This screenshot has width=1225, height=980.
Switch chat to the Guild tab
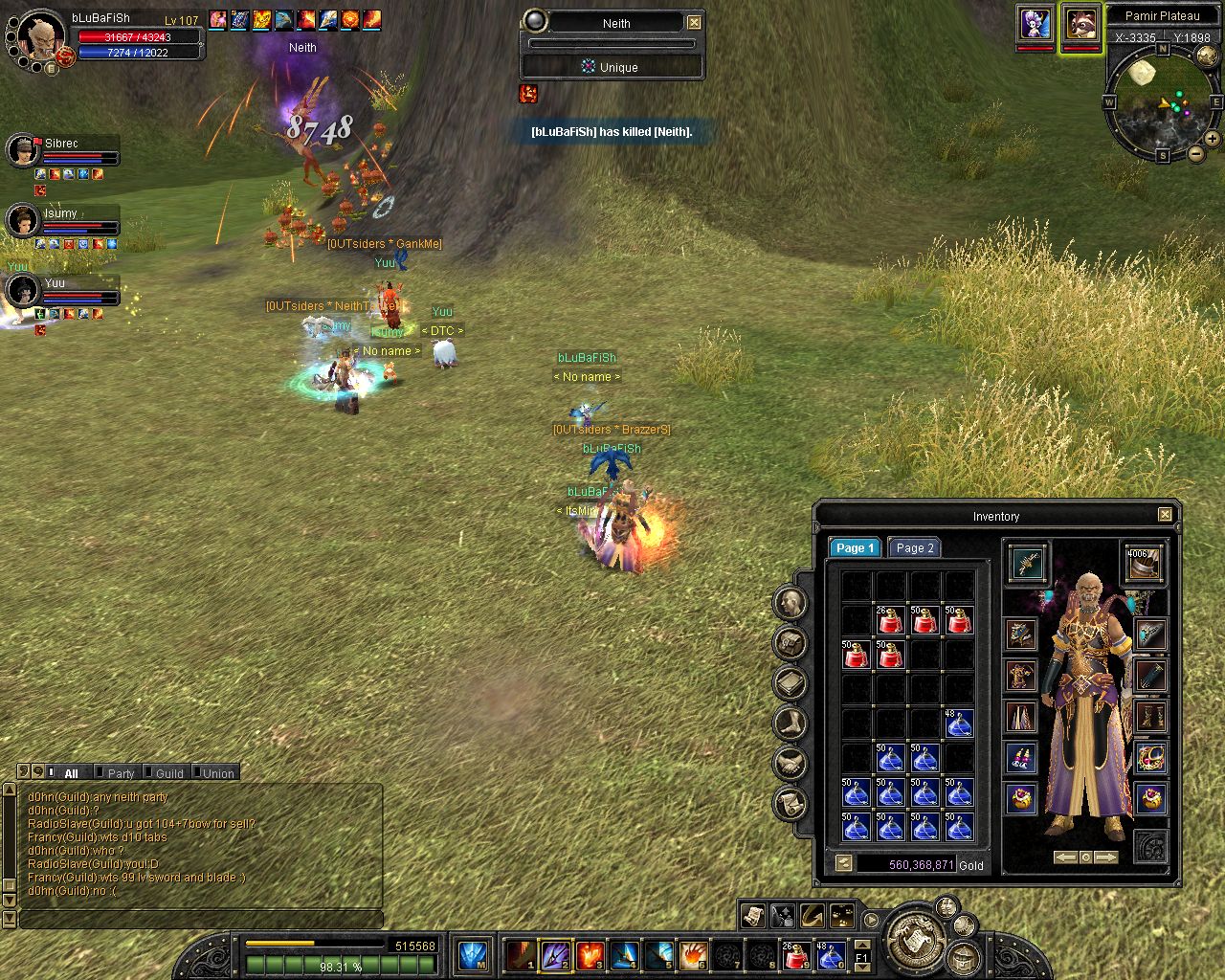(x=168, y=773)
